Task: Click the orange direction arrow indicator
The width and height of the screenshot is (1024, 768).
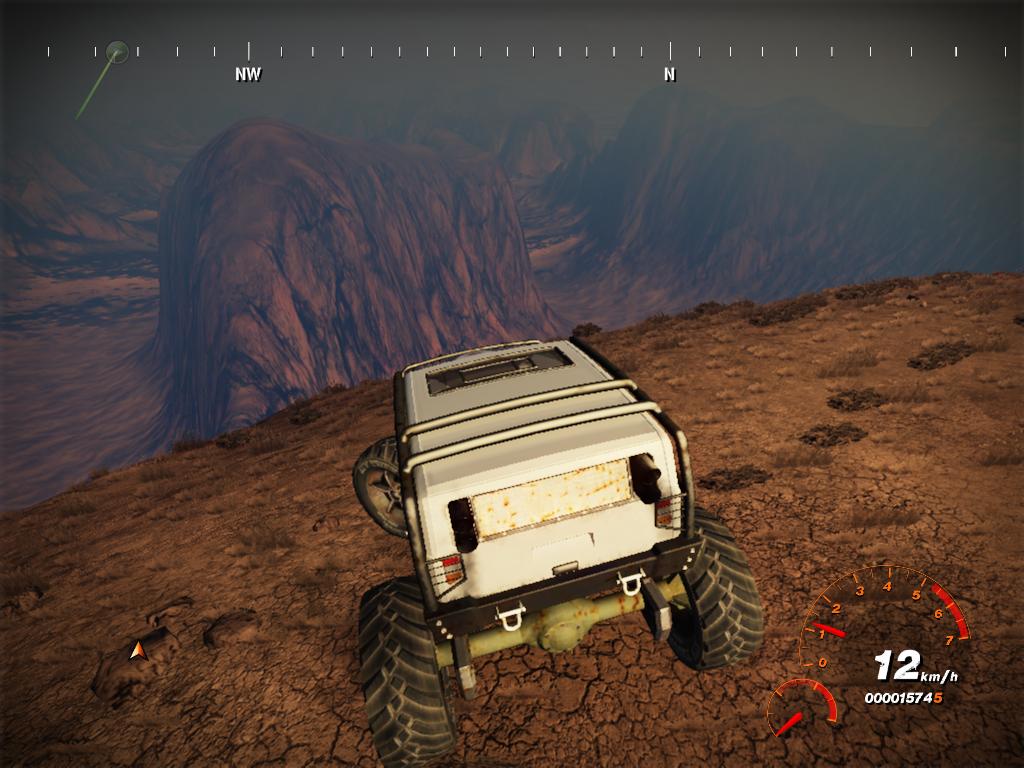Action: click(x=139, y=651)
